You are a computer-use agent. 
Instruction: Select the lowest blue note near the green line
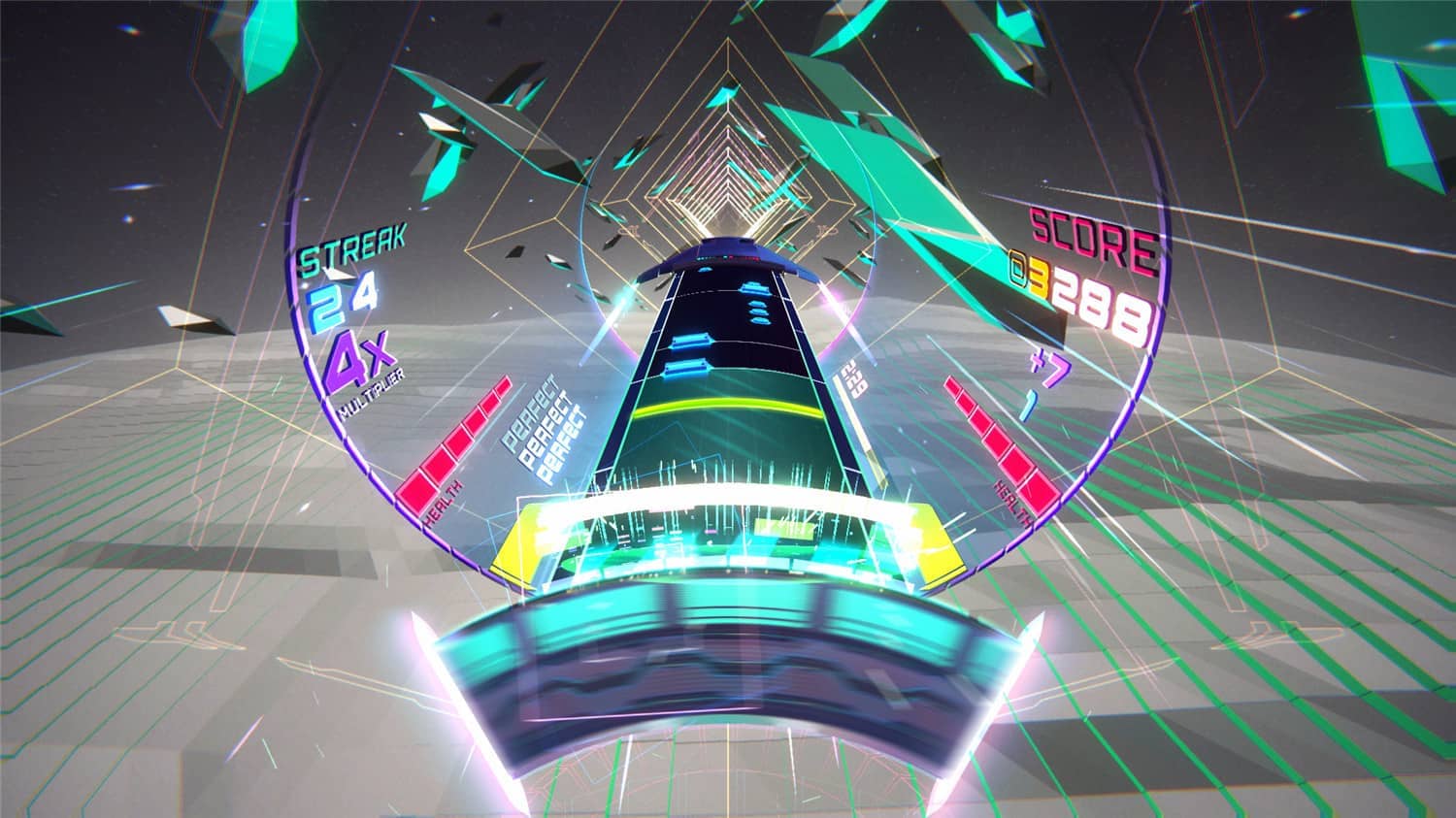click(687, 367)
